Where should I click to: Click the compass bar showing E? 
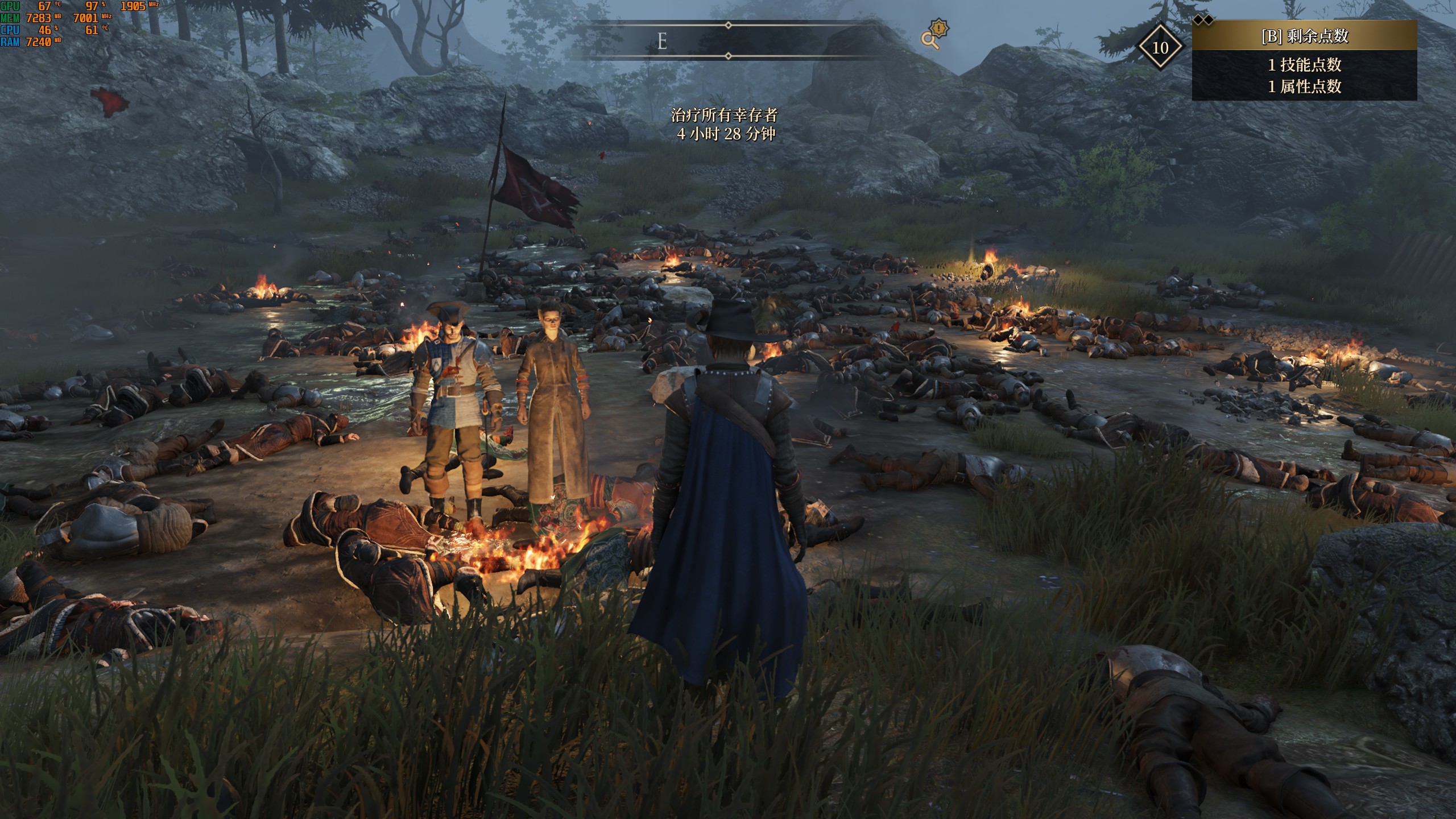tap(728, 41)
